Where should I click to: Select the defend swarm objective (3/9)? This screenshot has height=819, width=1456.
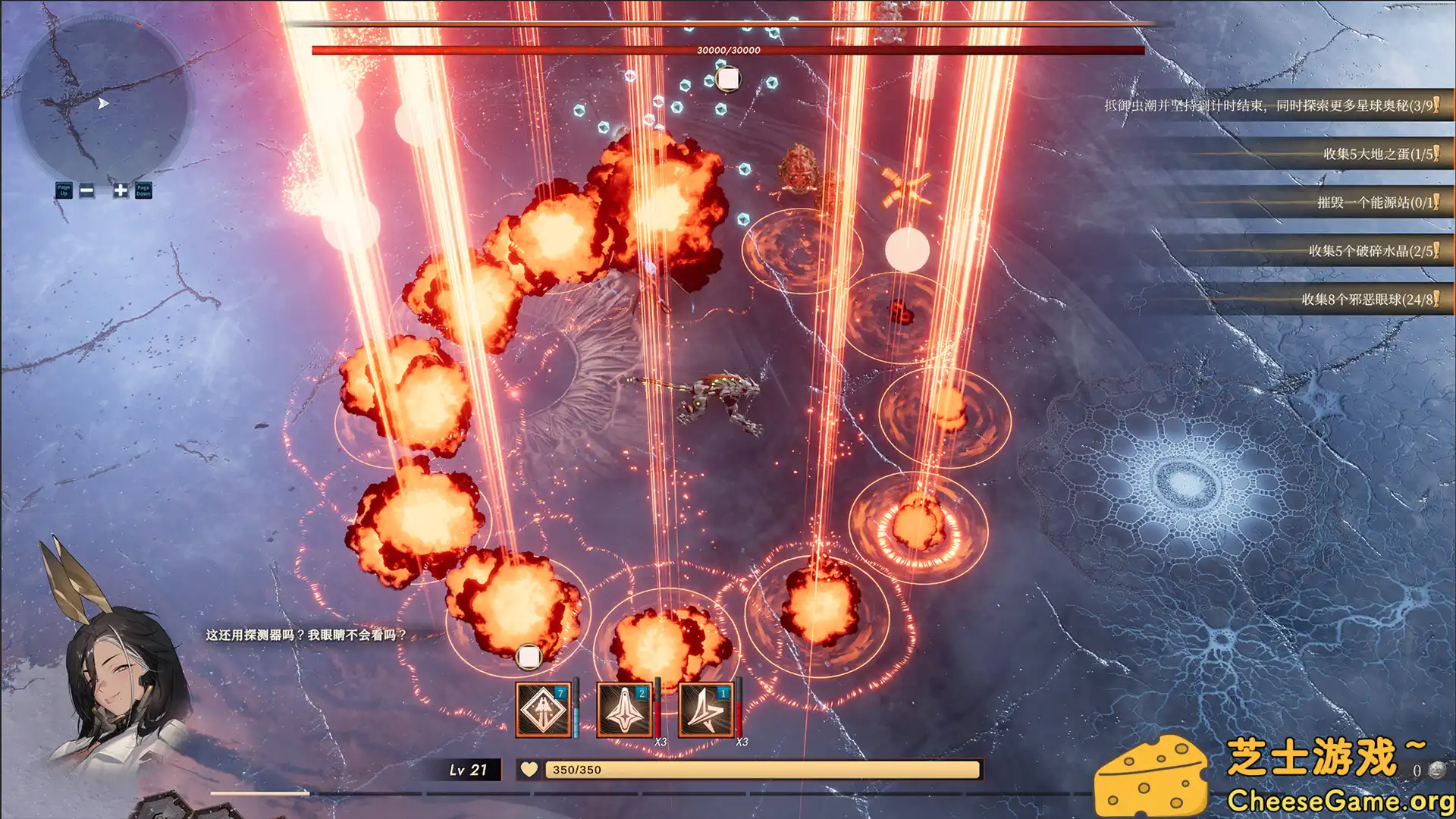click(1270, 105)
